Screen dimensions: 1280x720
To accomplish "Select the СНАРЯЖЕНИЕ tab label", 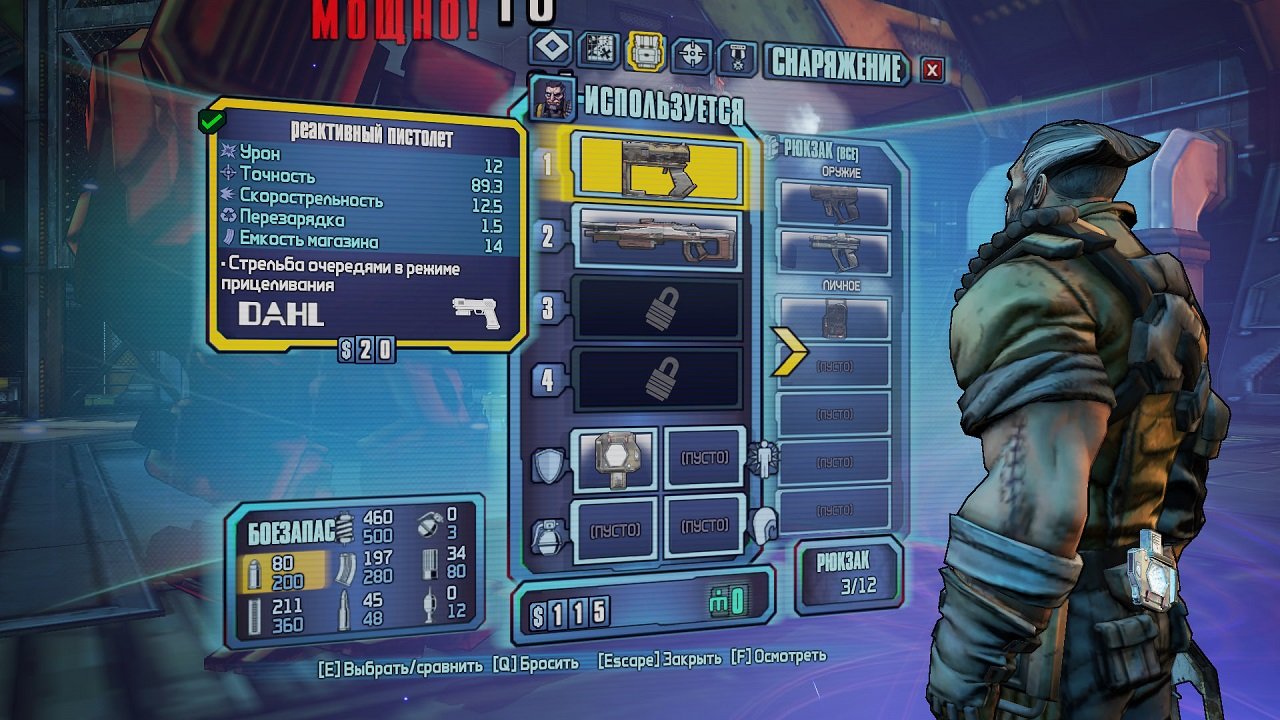I will 836,60.
